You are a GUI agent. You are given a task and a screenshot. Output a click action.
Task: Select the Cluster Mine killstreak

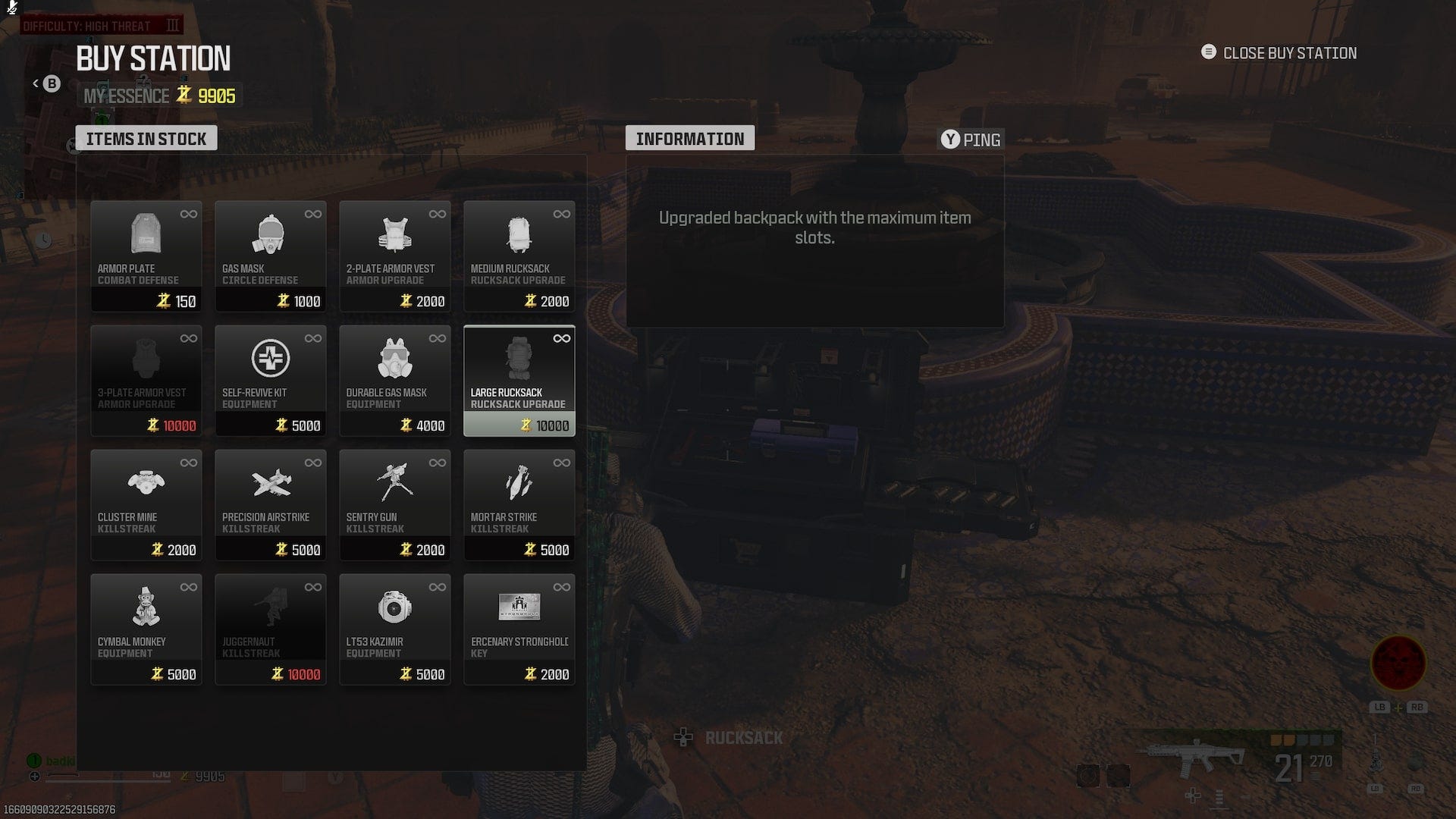(146, 503)
